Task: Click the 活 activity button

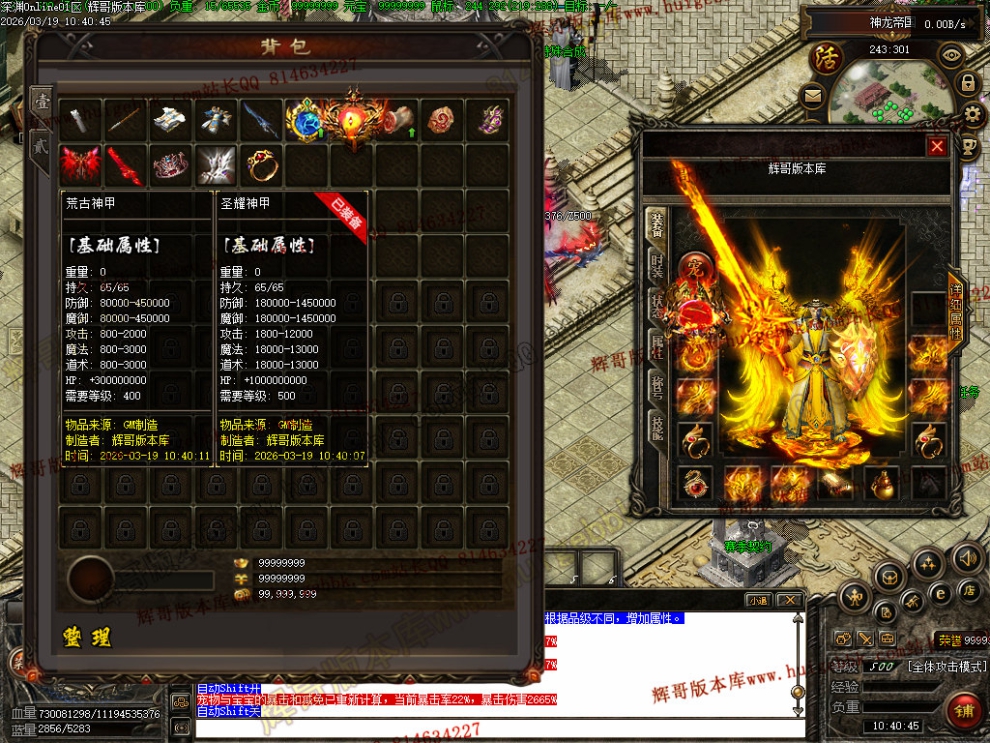Action: click(x=827, y=56)
